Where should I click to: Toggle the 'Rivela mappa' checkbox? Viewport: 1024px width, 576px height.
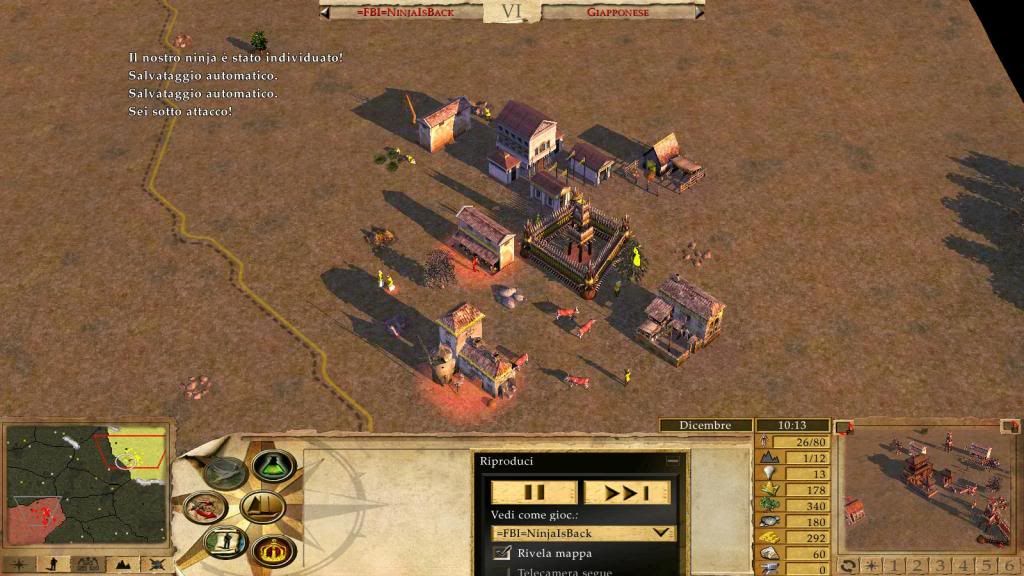tap(503, 553)
